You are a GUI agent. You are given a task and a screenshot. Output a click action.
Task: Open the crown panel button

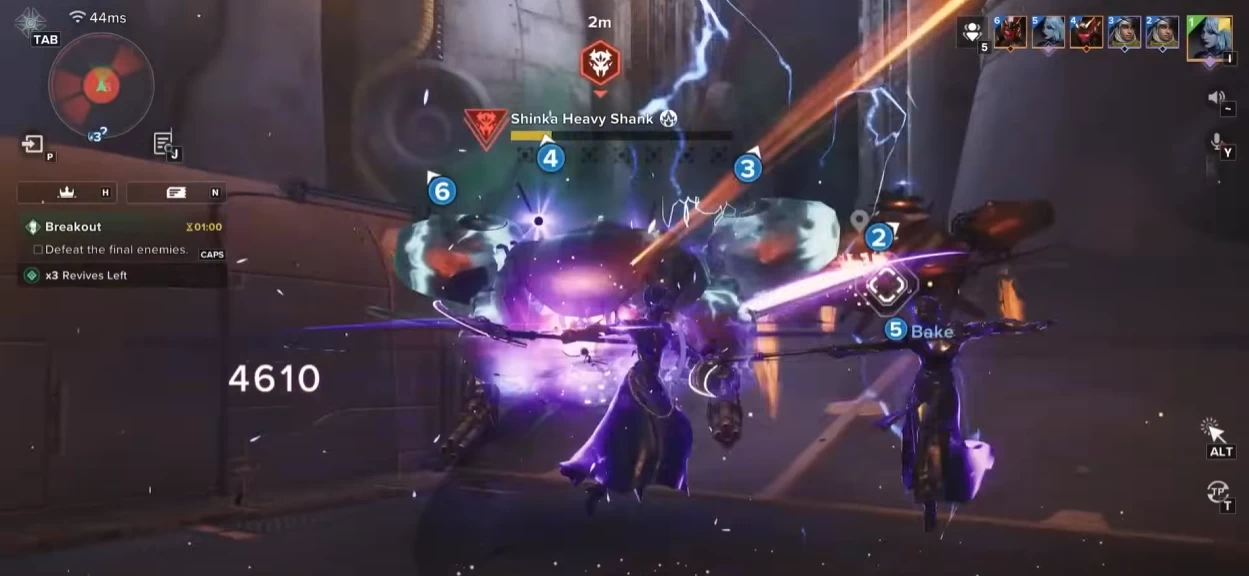click(x=68, y=192)
